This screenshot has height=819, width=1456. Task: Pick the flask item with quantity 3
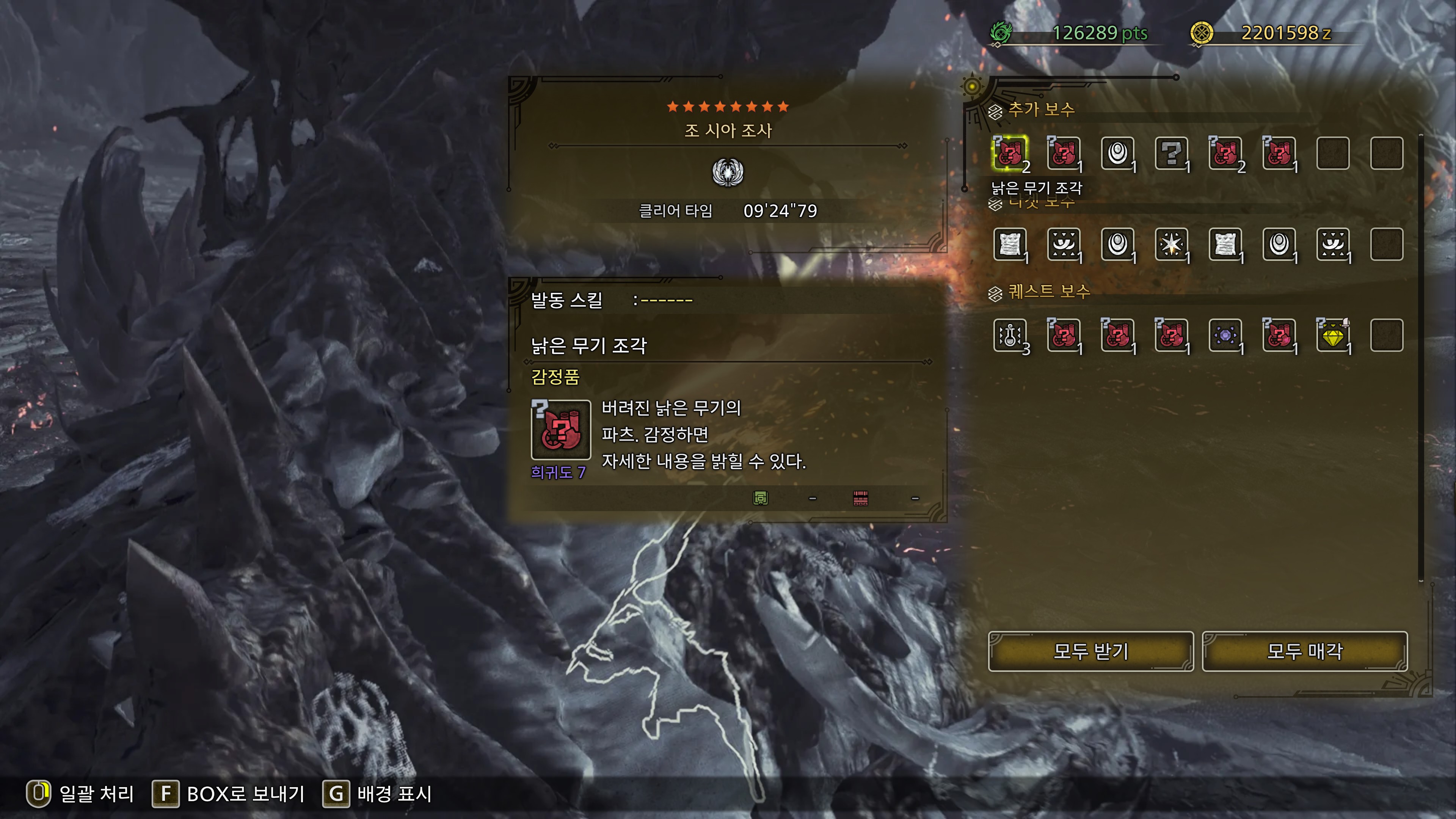[1010, 335]
